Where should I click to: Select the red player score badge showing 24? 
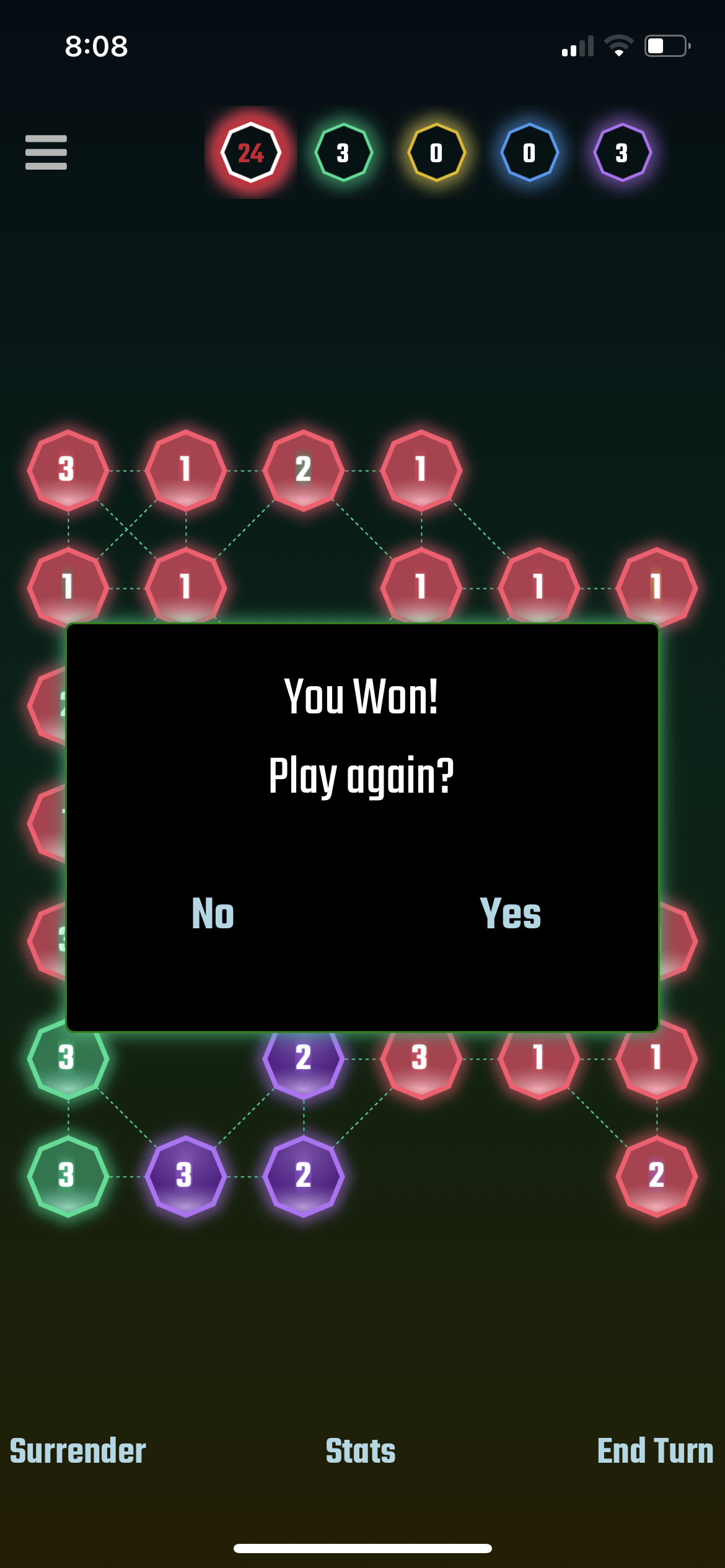tap(251, 152)
